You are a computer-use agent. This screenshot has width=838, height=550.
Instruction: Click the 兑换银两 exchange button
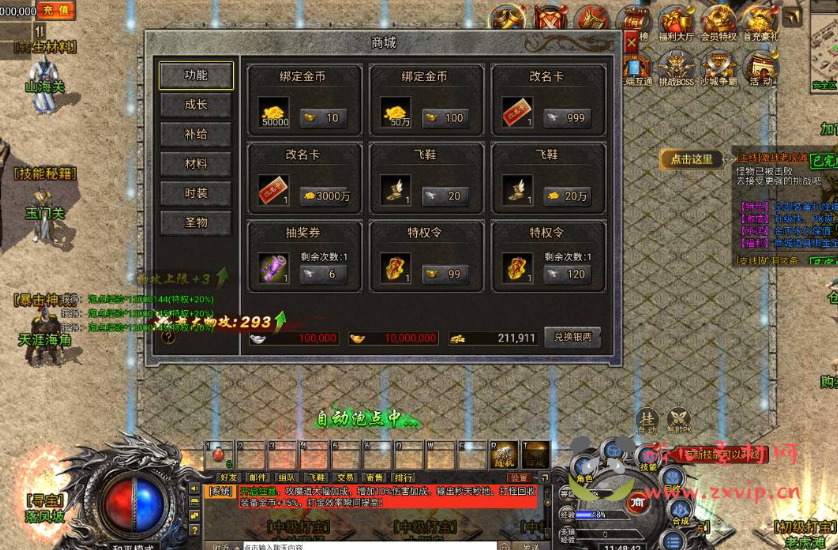coord(573,337)
